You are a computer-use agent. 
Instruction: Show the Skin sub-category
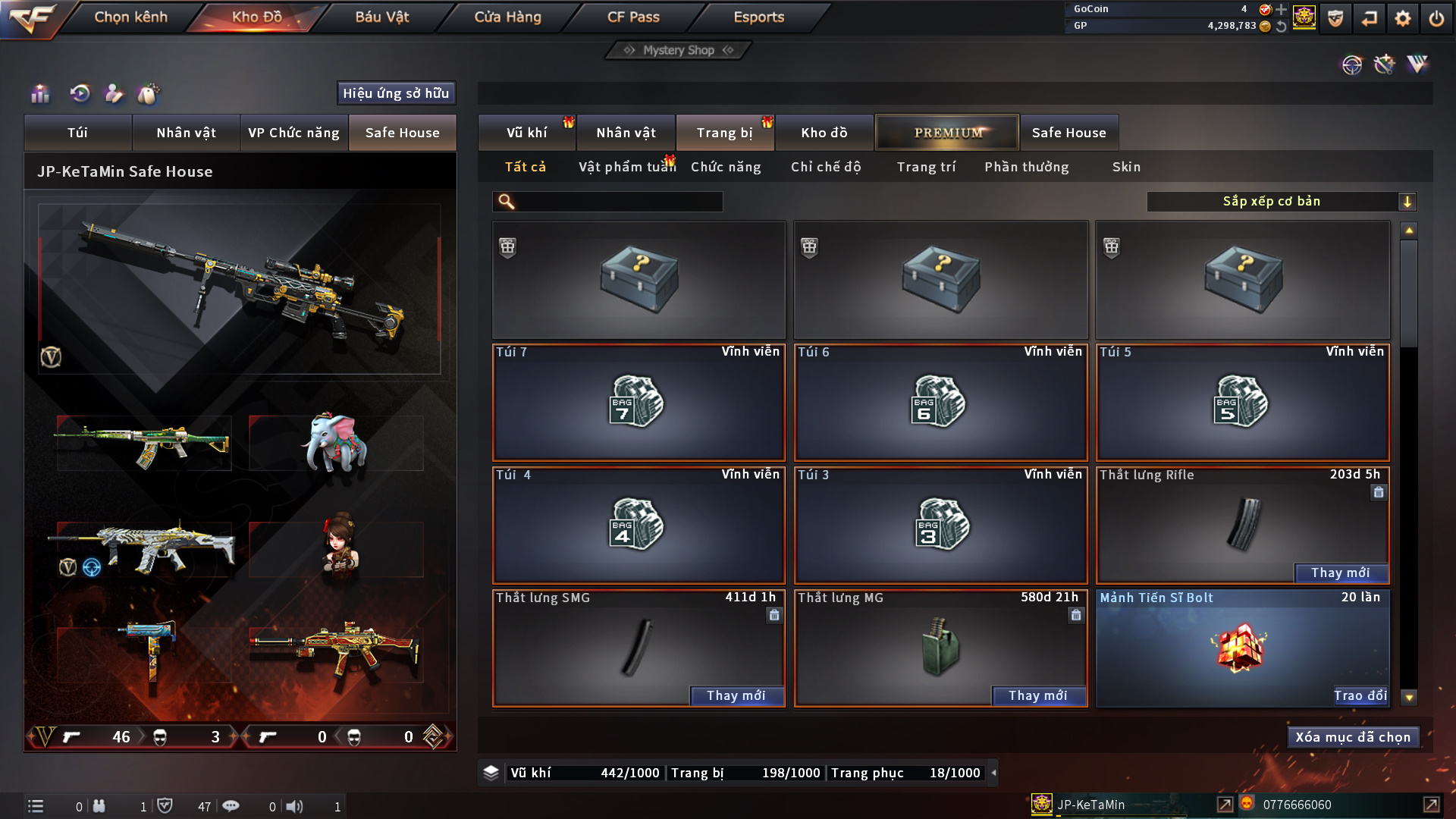(x=1126, y=167)
